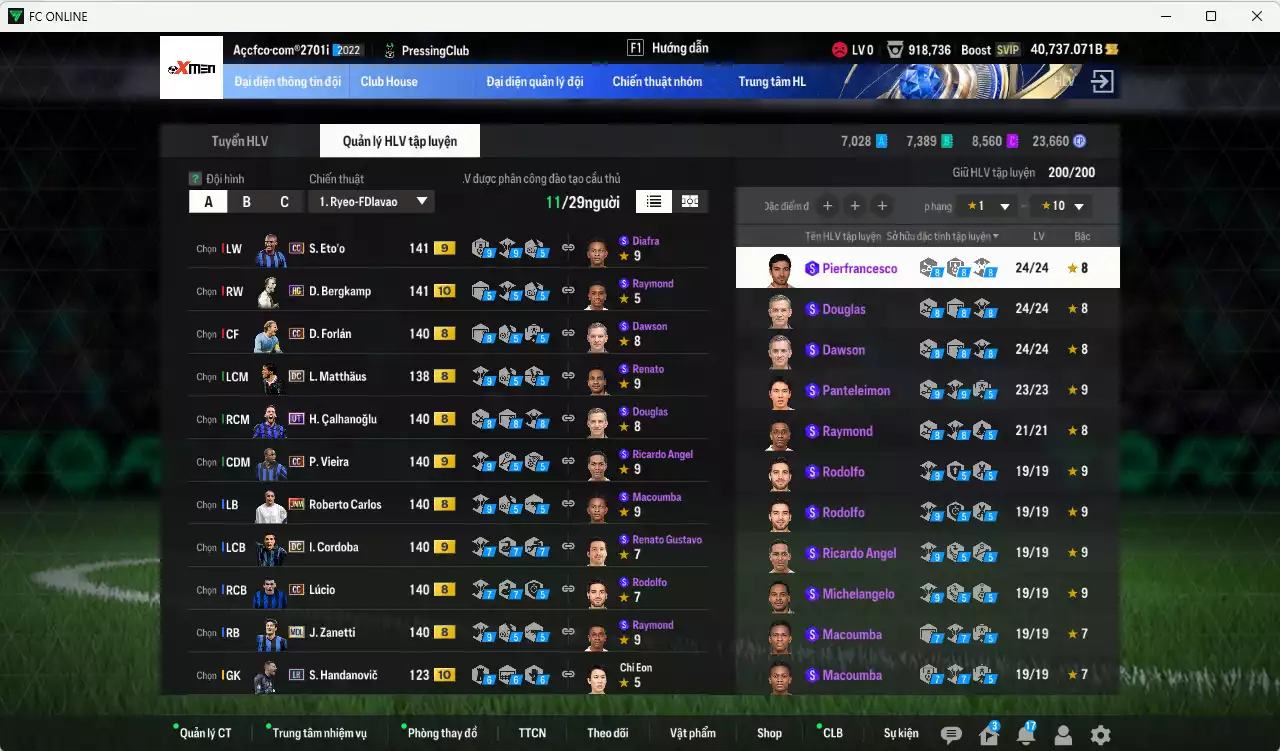Open the Trung tâm HL menu
Viewport: 1280px width, 751px height.
[x=772, y=81]
